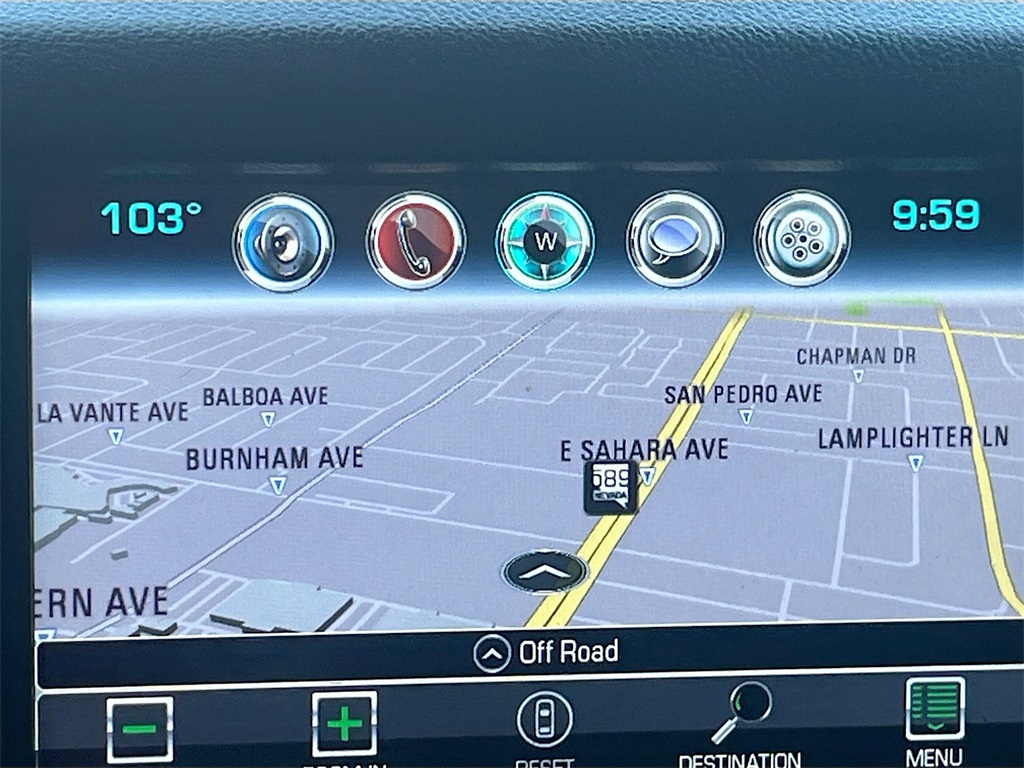Open the audio speaker icon
The image size is (1024, 768).
click(x=283, y=242)
